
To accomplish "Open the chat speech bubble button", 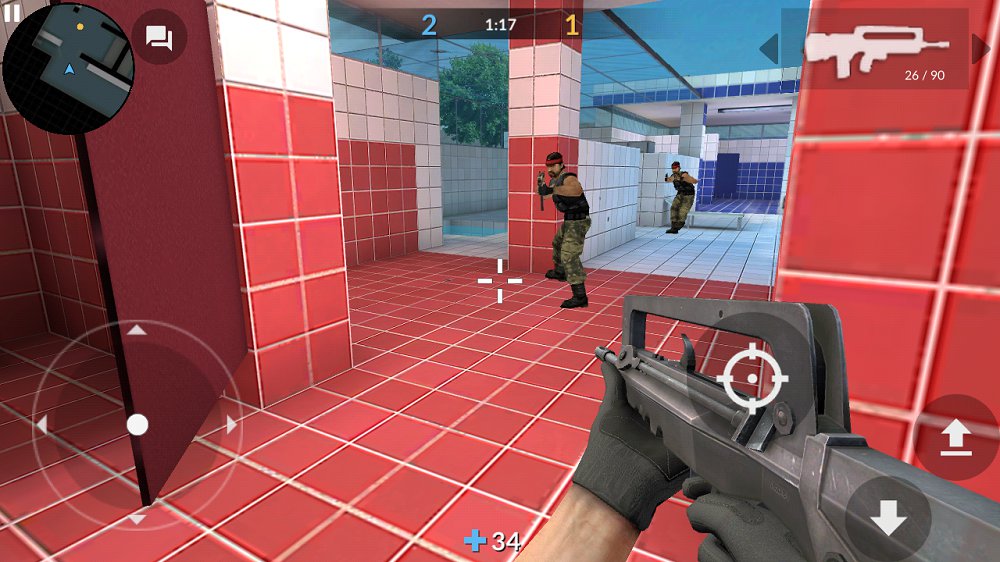I will [x=159, y=38].
